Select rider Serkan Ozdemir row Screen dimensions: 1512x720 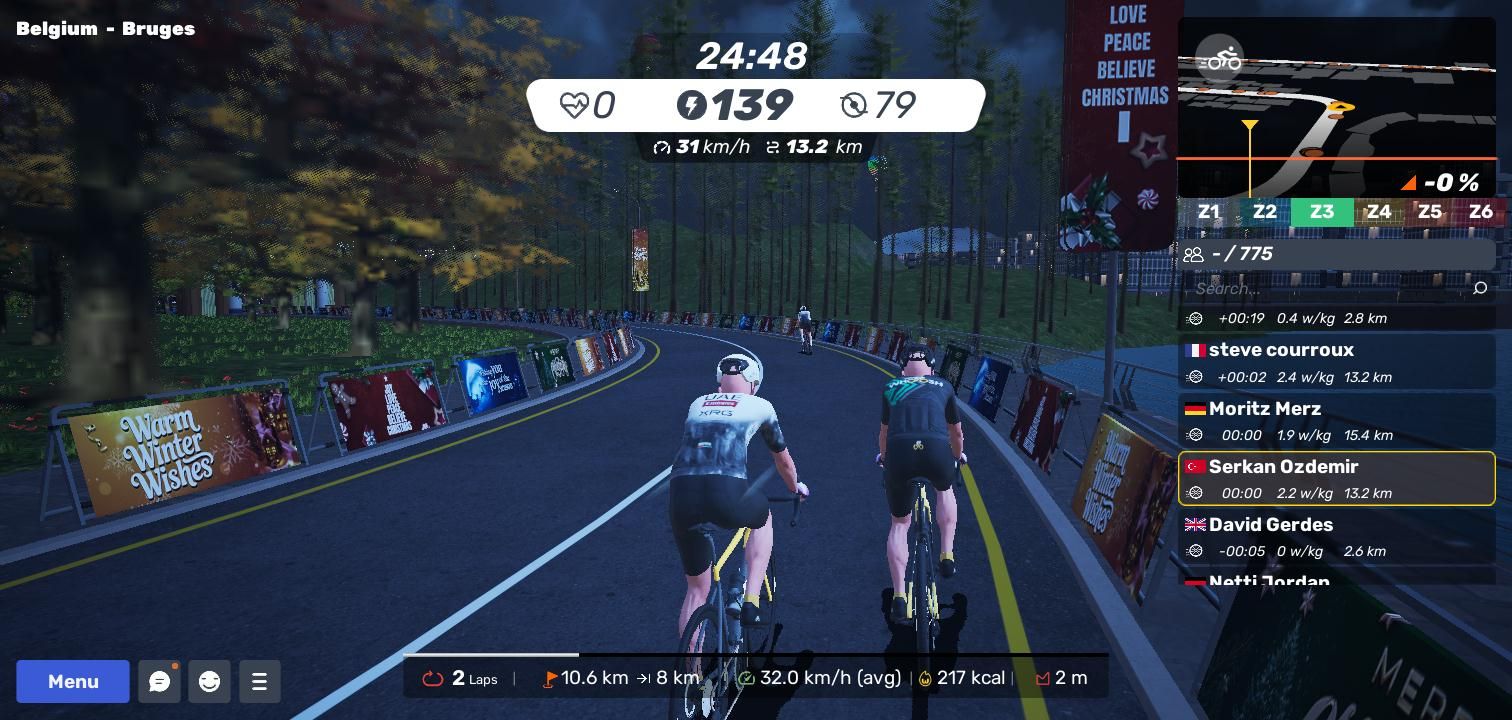click(x=1336, y=478)
